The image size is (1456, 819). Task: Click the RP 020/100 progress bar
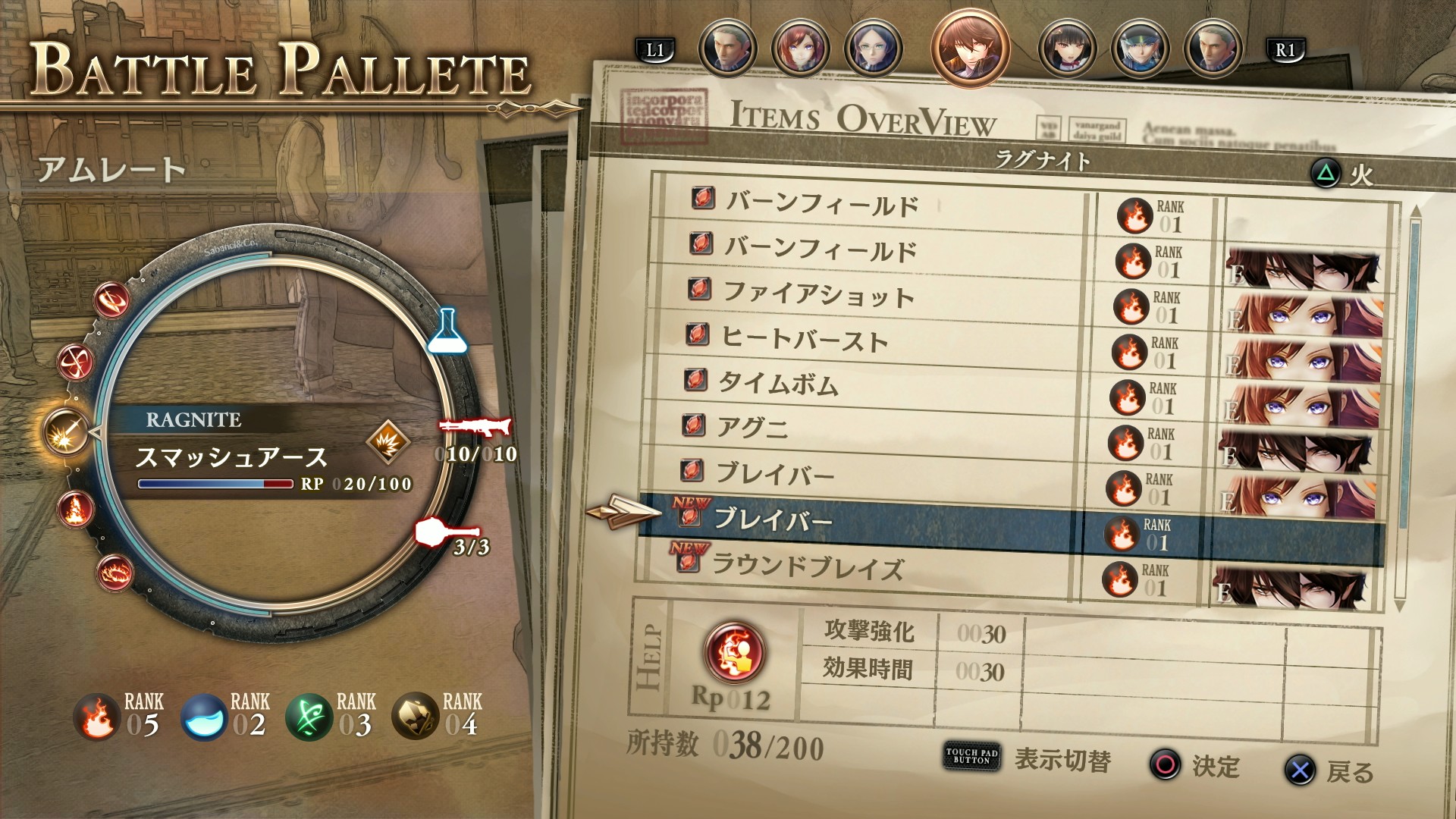216,482
